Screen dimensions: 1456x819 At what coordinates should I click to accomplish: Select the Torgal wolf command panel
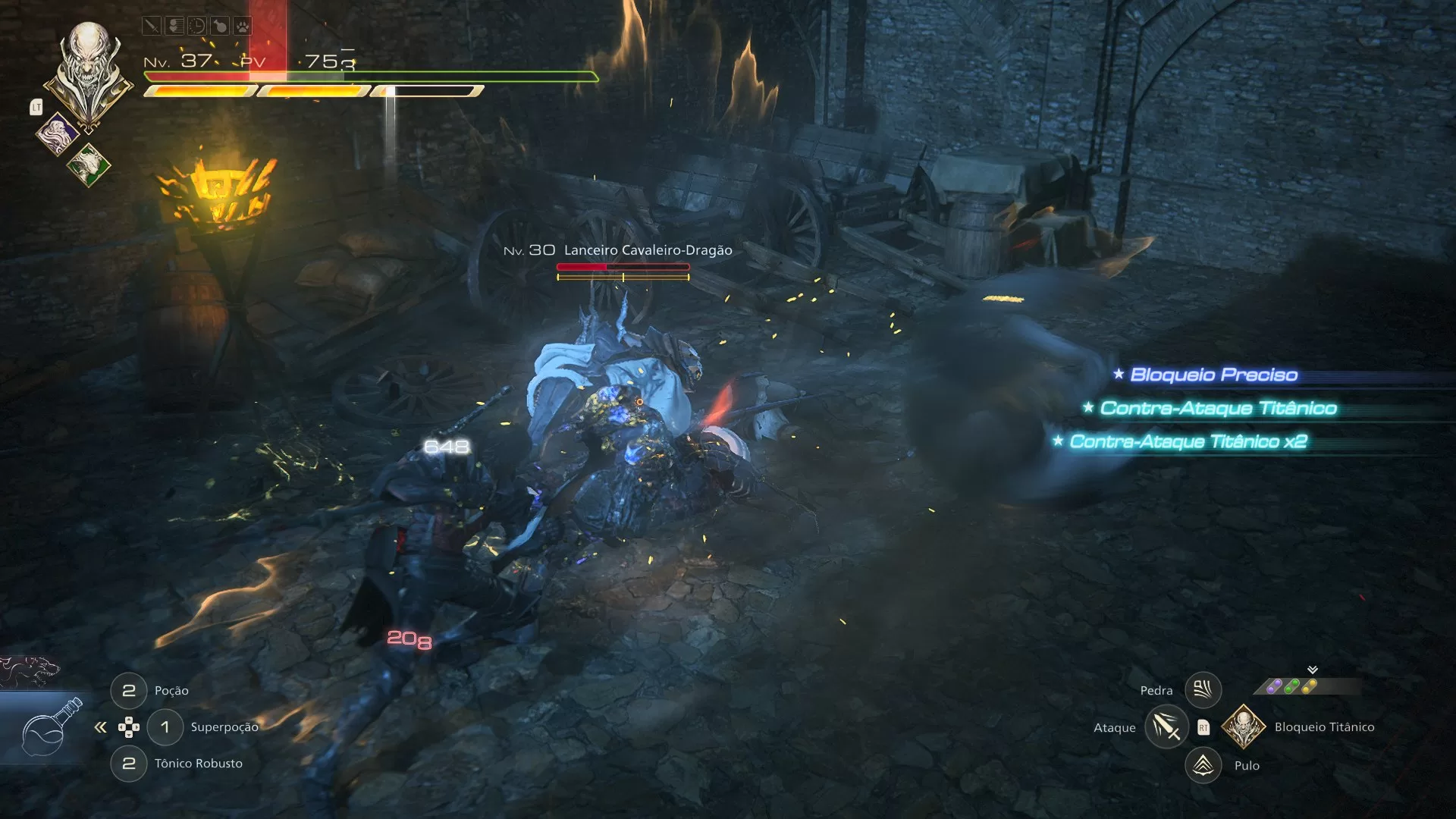pos(30,670)
